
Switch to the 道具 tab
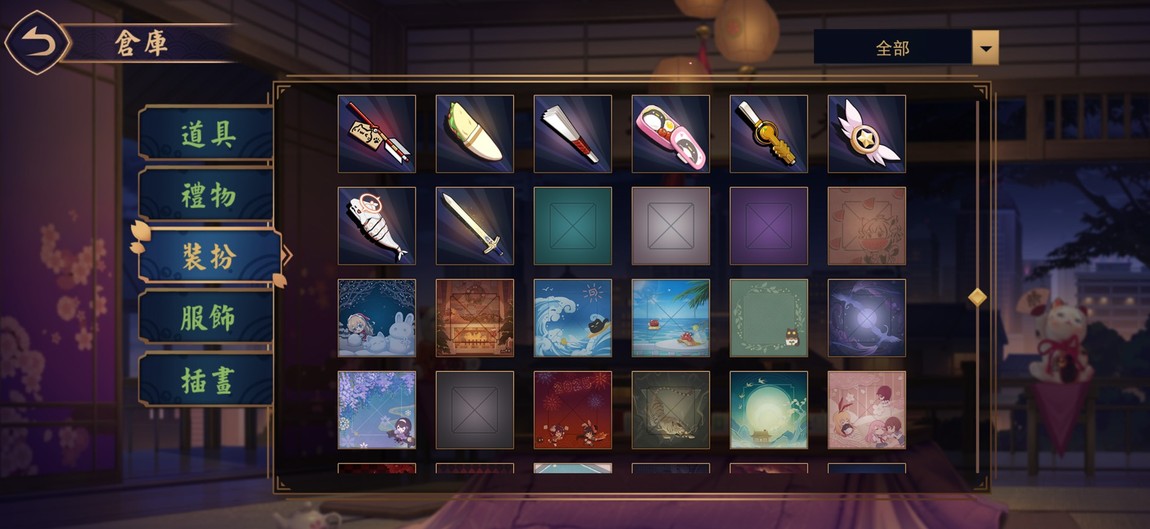tap(207, 134)
